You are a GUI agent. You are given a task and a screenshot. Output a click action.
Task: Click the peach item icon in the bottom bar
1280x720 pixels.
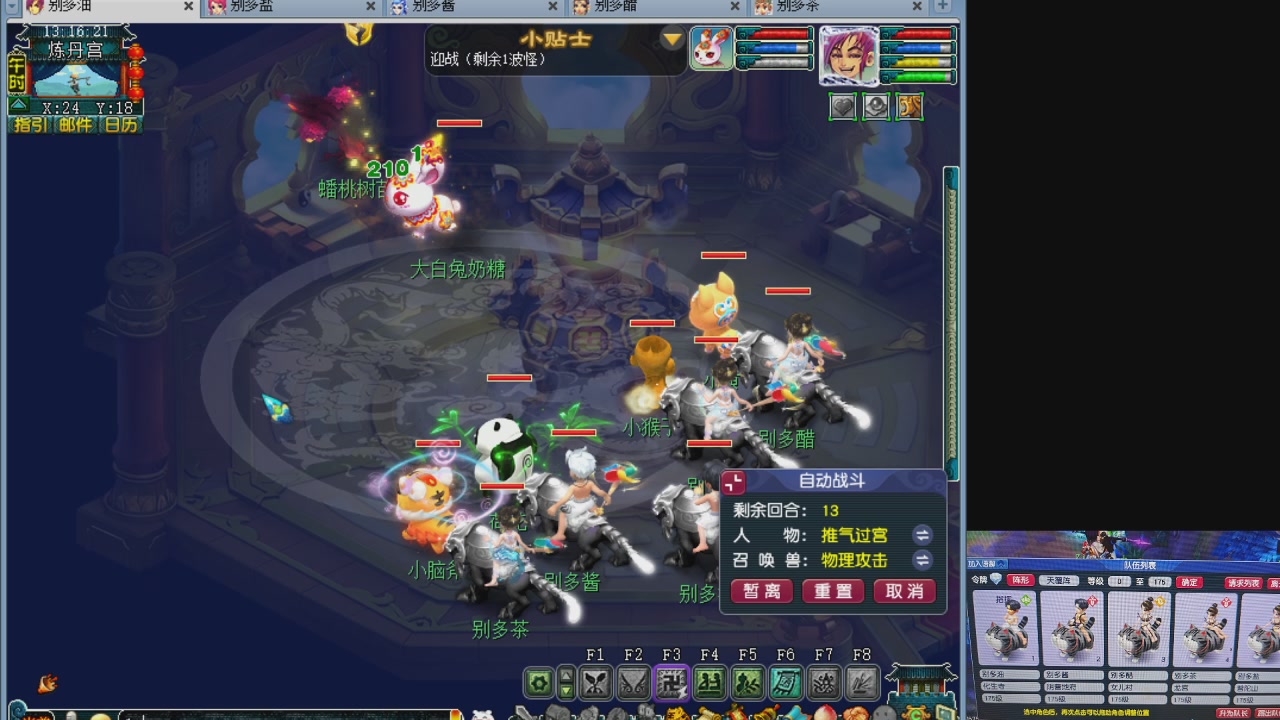pos(826,714)
